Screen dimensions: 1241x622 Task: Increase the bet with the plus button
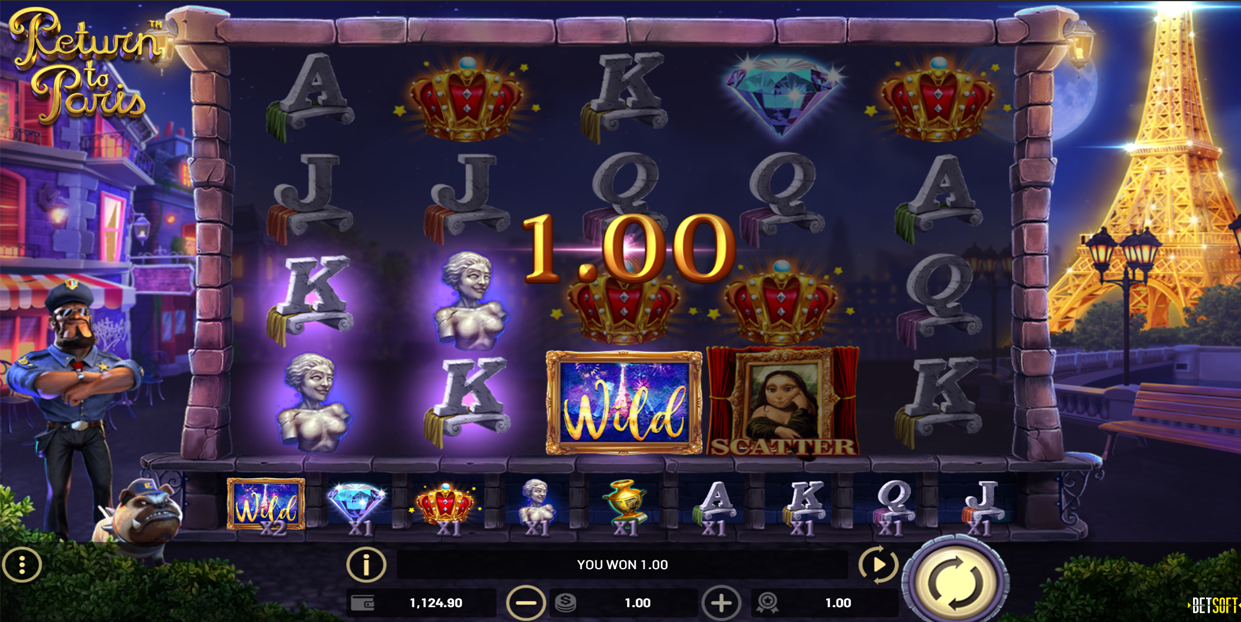point(721,603)
